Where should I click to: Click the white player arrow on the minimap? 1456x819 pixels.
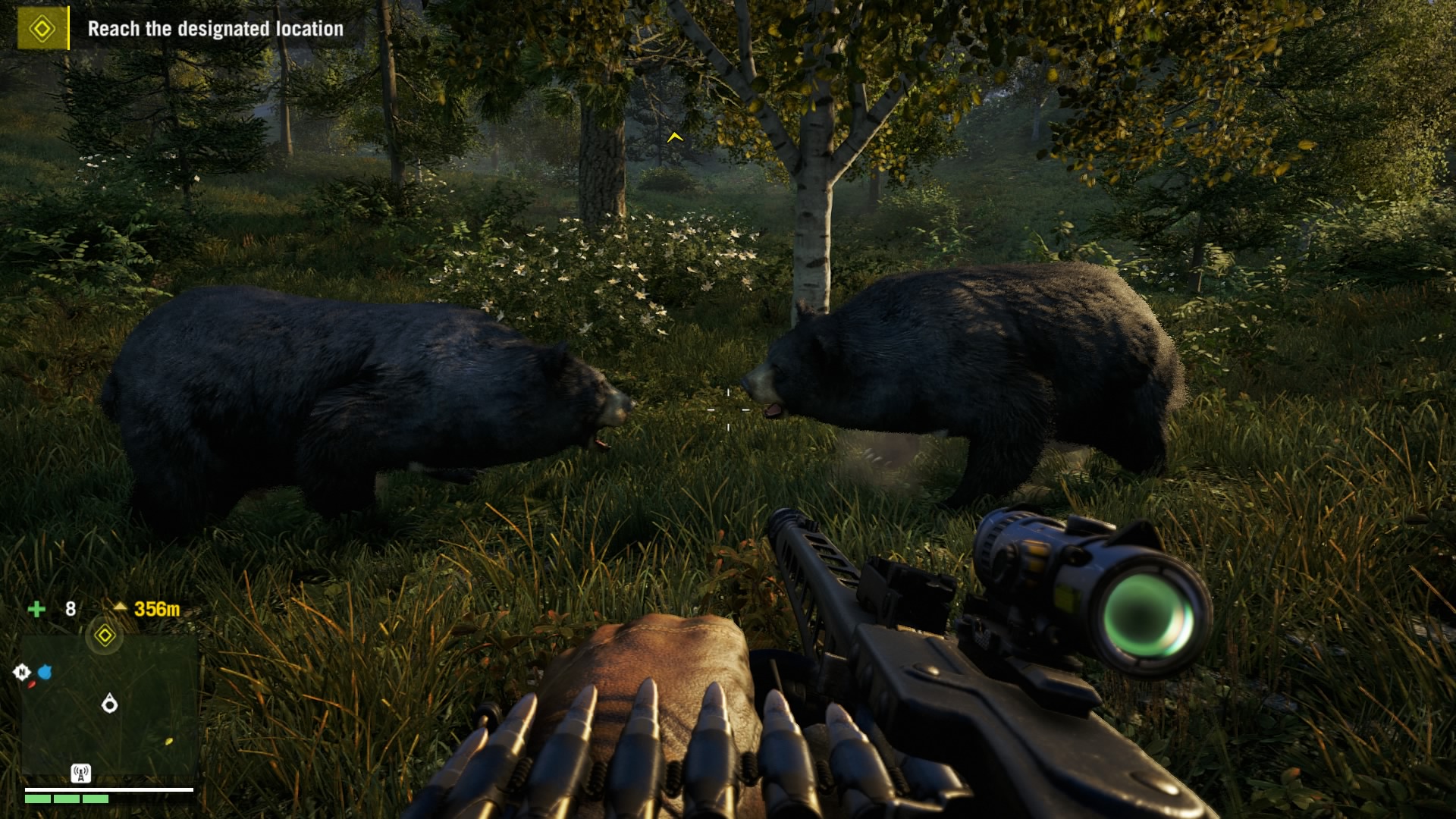(x=110, y=704)
